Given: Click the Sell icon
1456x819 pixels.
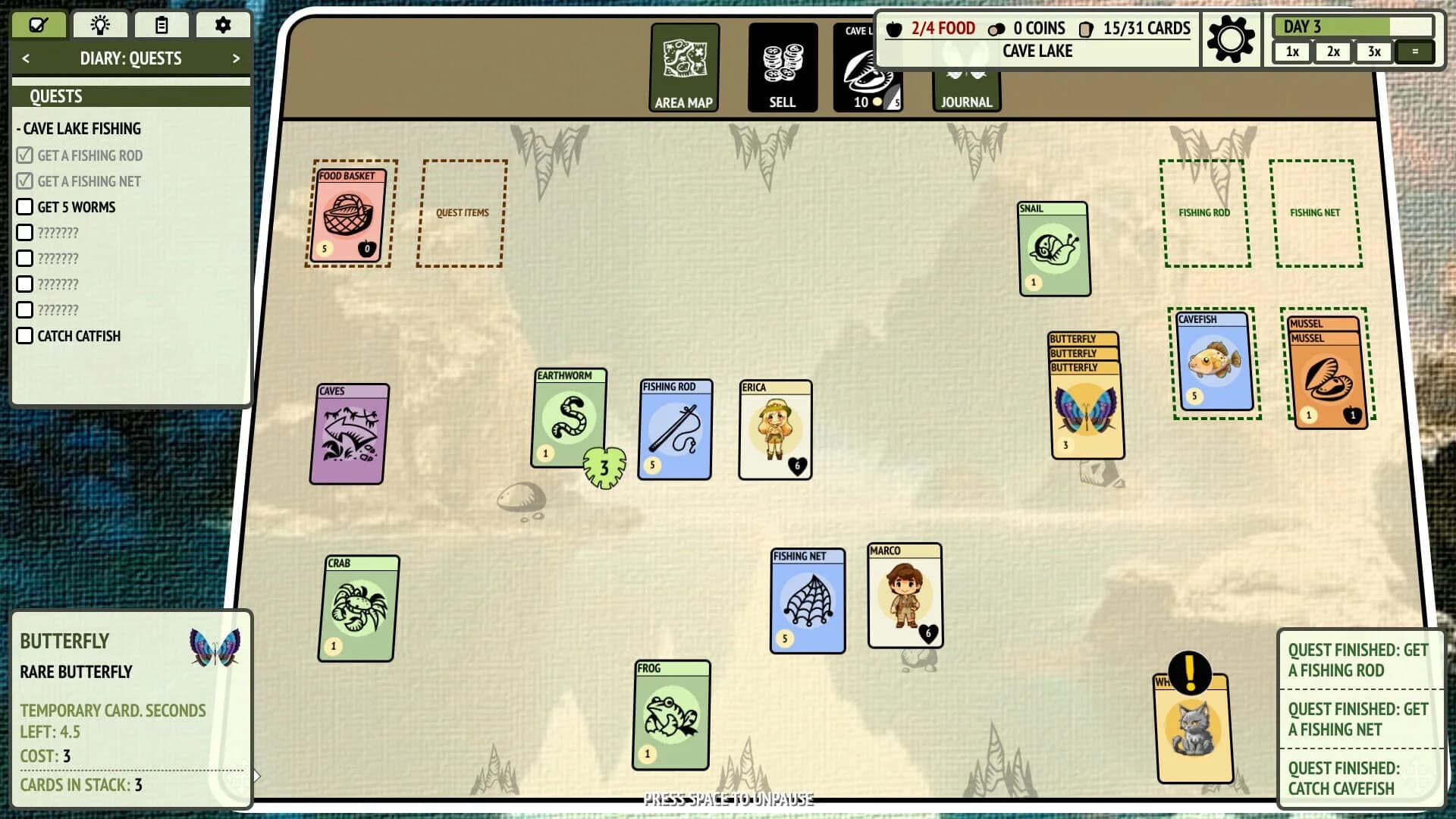Looking at the screenshot, I should (x=783, y=67).
